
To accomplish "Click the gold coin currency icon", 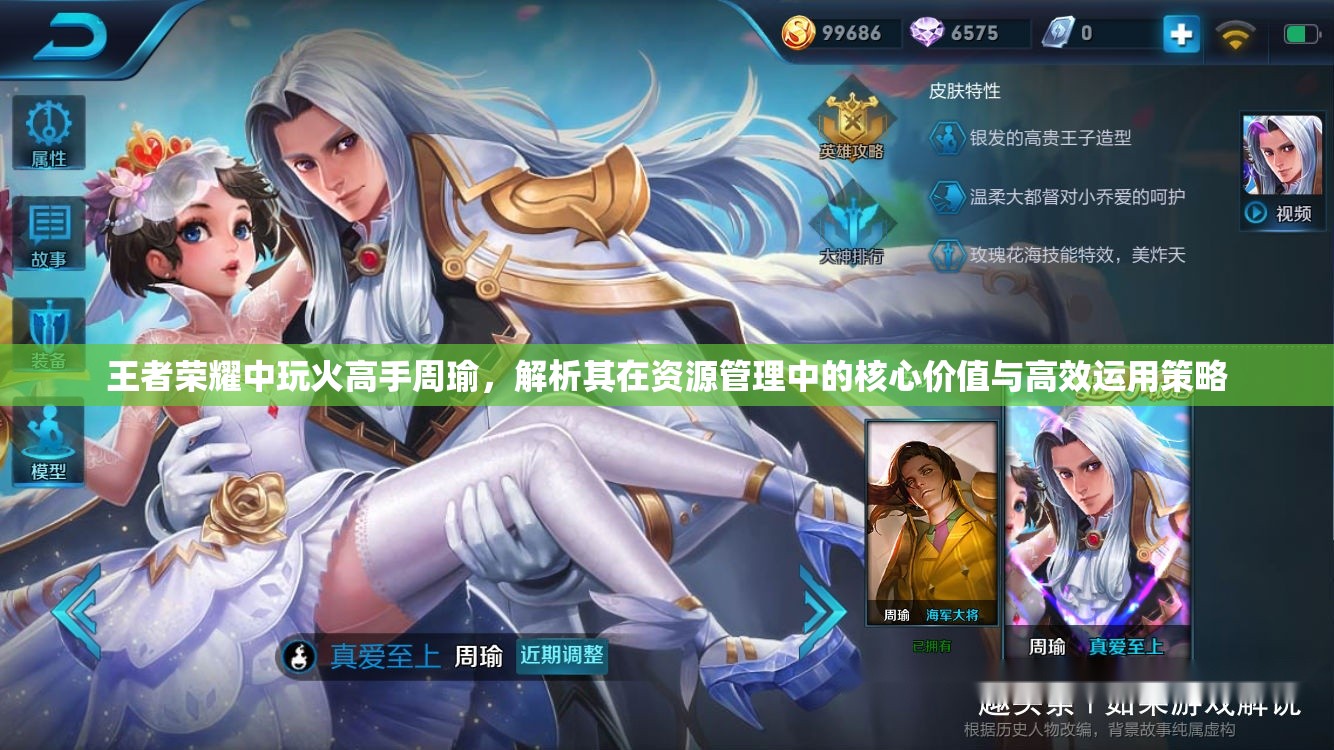I will pos(799,33).
